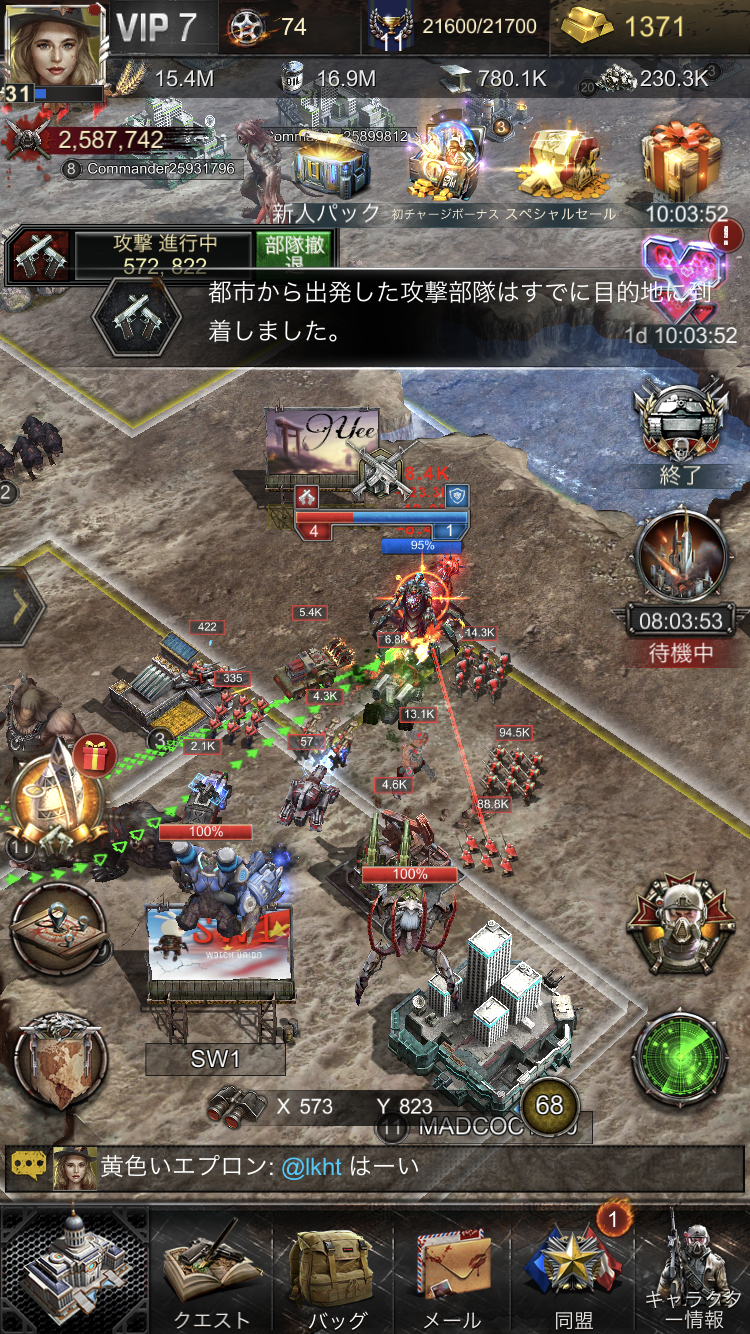Open the commander portrait profile
750x1334 pixels.
click(x=55, y=48)
